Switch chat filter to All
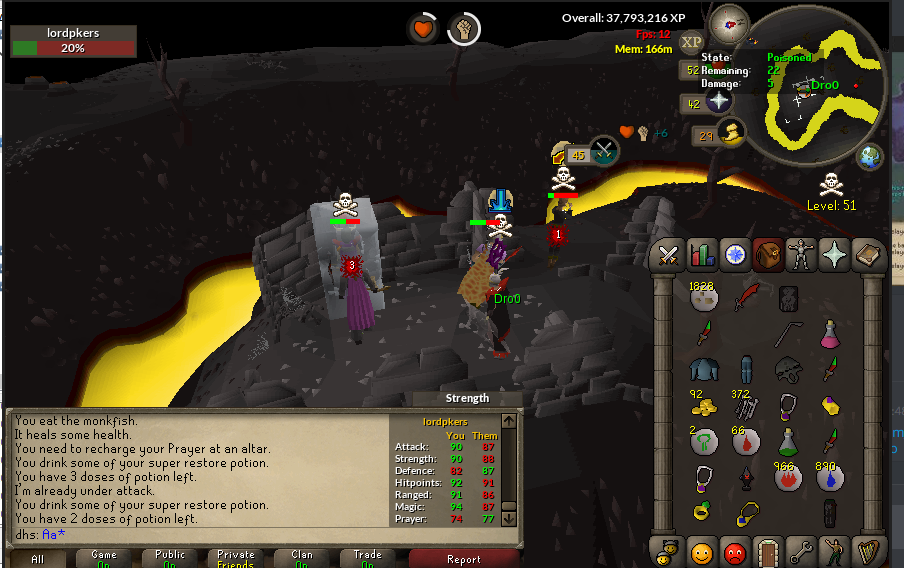Screen dimensions: 904x568 [x=37, y=559]
